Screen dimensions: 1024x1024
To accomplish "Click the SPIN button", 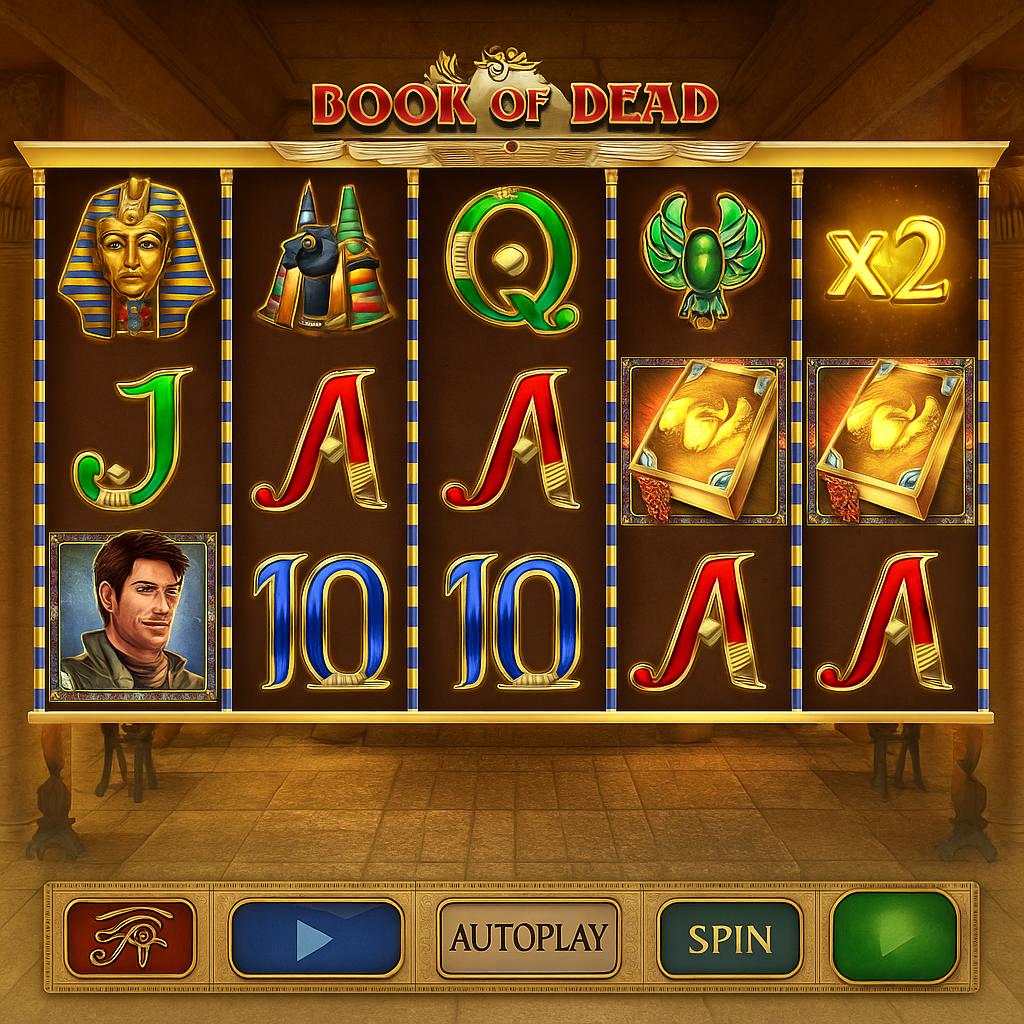I will (x=730, y=938).
